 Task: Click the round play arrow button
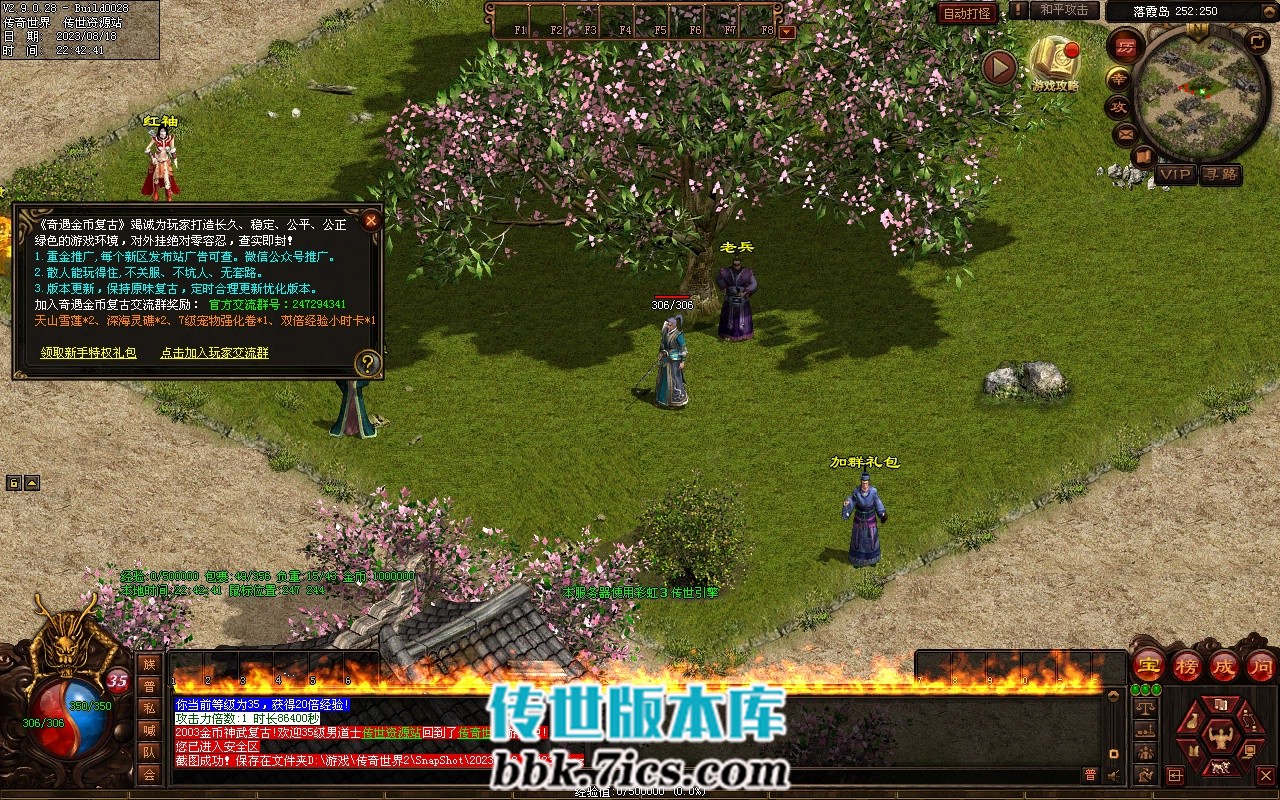(998, 67)
